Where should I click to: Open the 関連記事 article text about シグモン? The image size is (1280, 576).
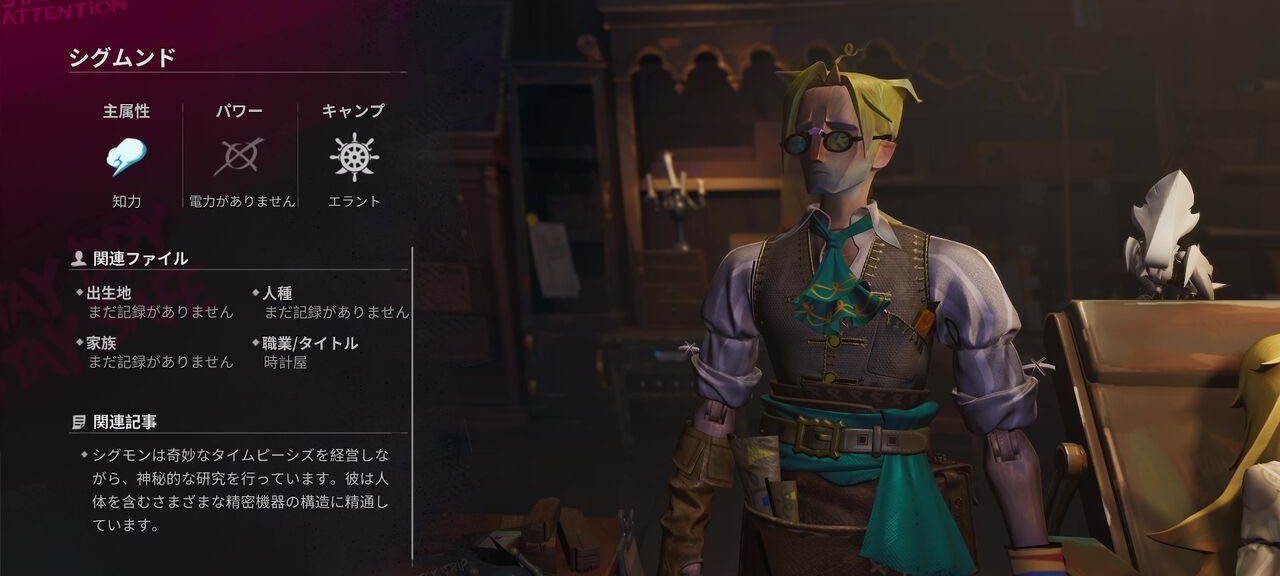[x=240, y=490]
